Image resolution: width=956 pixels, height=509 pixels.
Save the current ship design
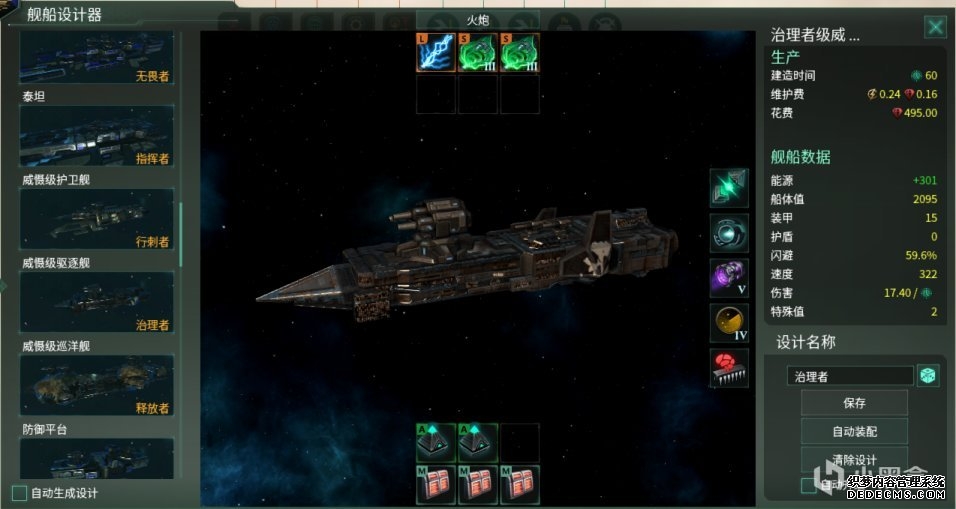853,403
